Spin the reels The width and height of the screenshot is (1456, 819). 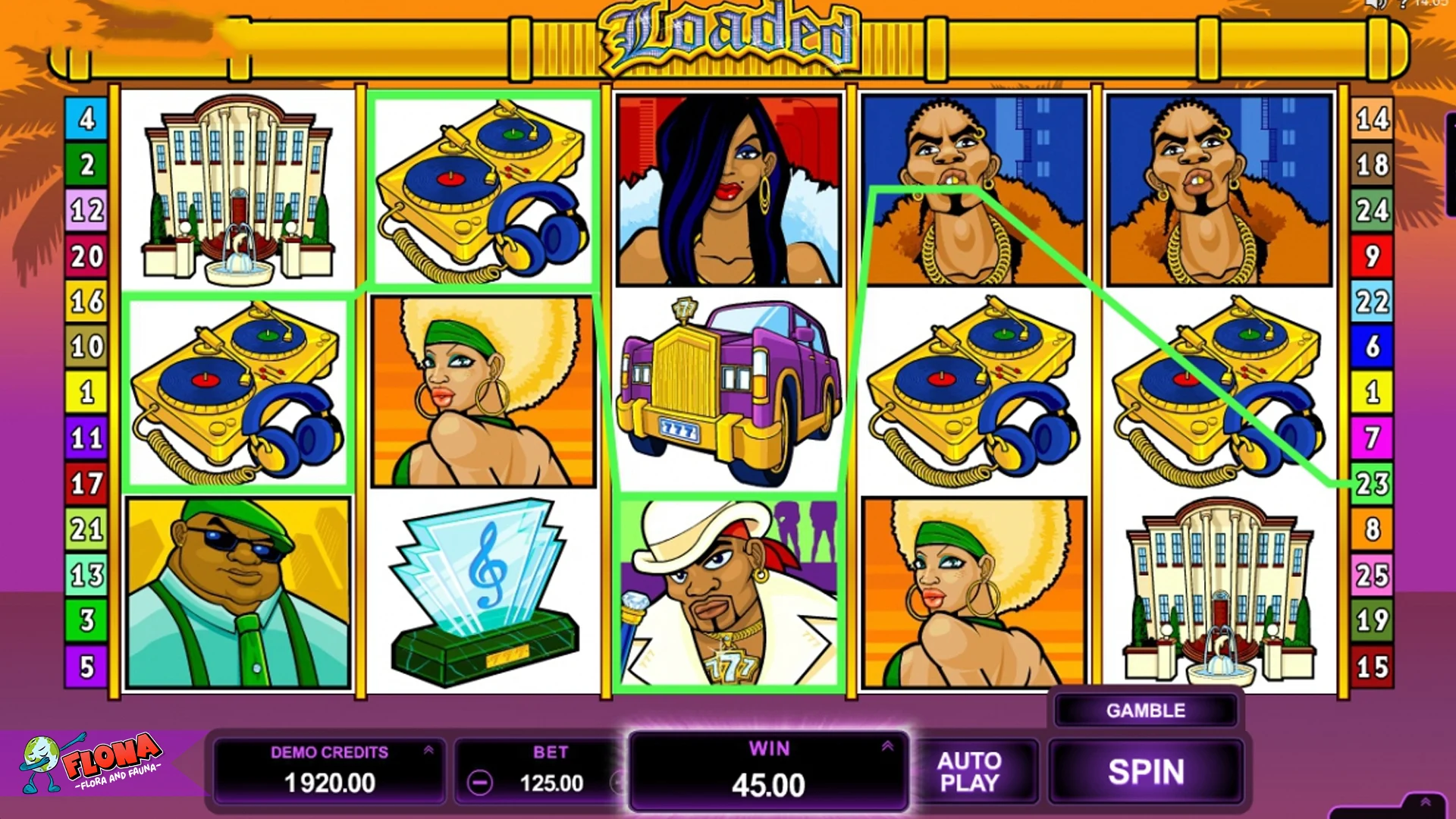1145,772
